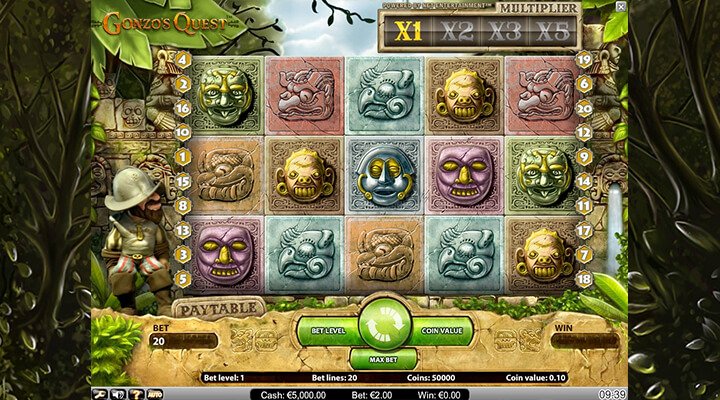Toggle sound with the speaker icon
This screenshot has width=720, height=400.
pyautogui.click(x=117, y=394)
